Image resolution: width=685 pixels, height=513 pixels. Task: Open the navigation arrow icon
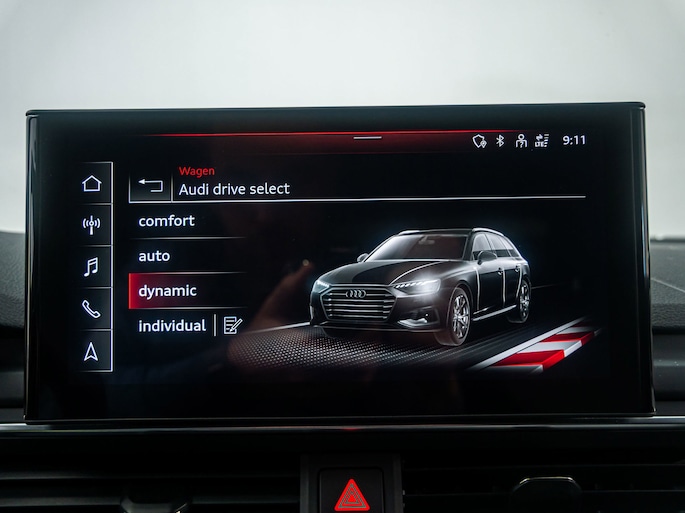click(x=92, y=351)
